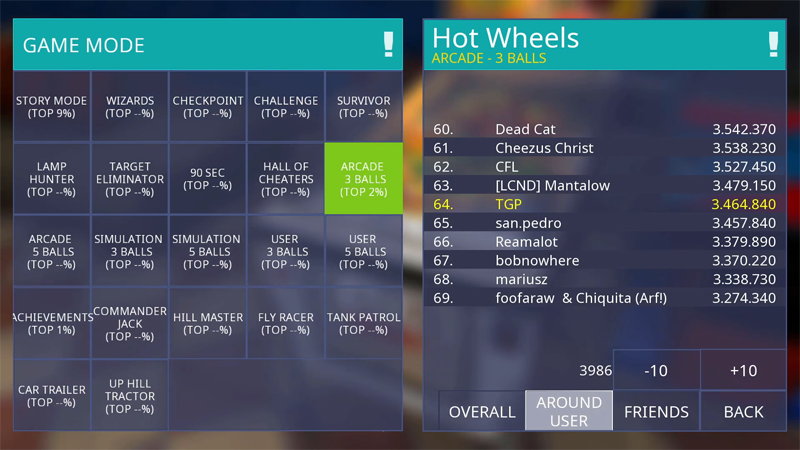
Task: Pick the Lamp Hunter mode
Action: 51,179
